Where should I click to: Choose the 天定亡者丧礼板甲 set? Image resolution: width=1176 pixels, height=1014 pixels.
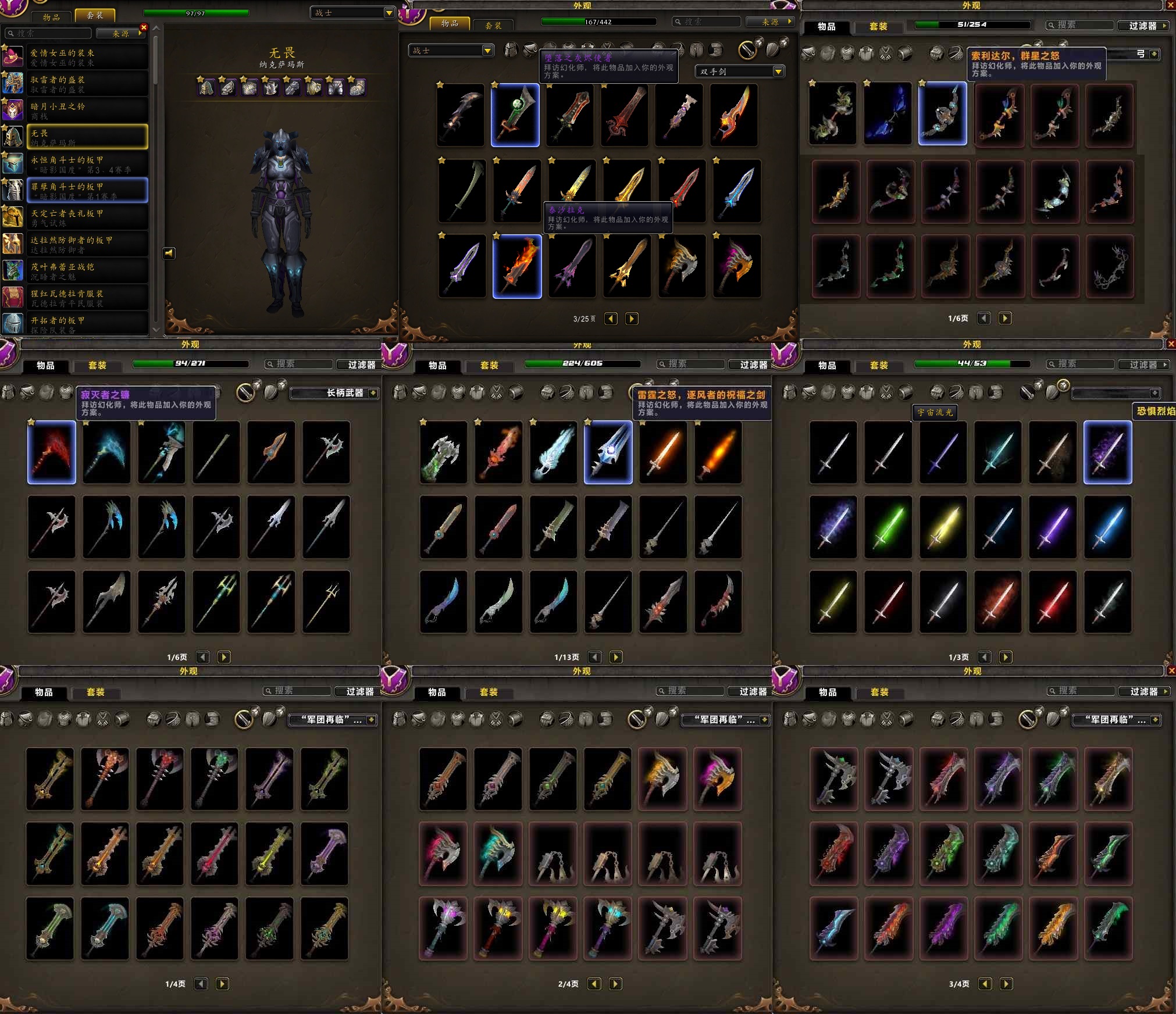coord(87,217)
